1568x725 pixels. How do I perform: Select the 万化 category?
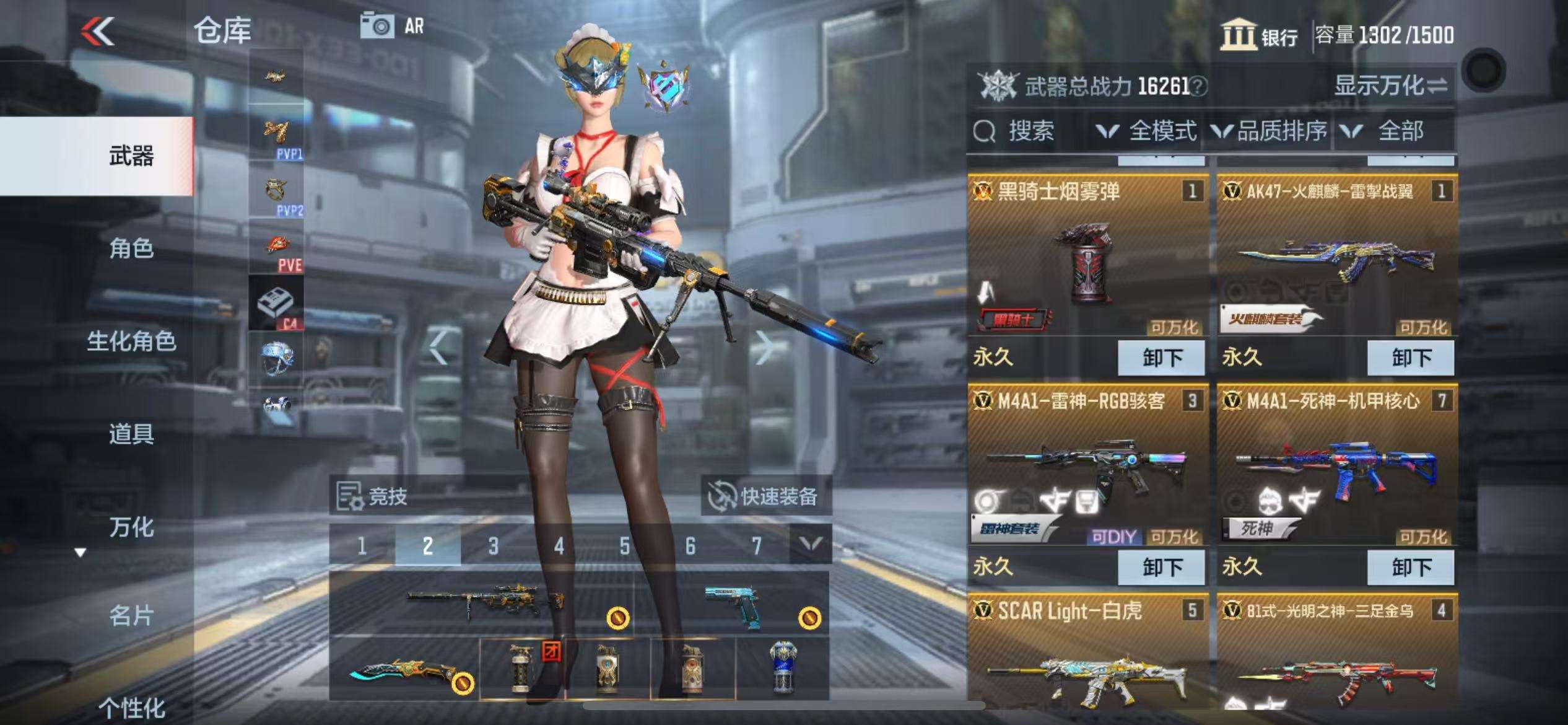click(x=131, y=527)
